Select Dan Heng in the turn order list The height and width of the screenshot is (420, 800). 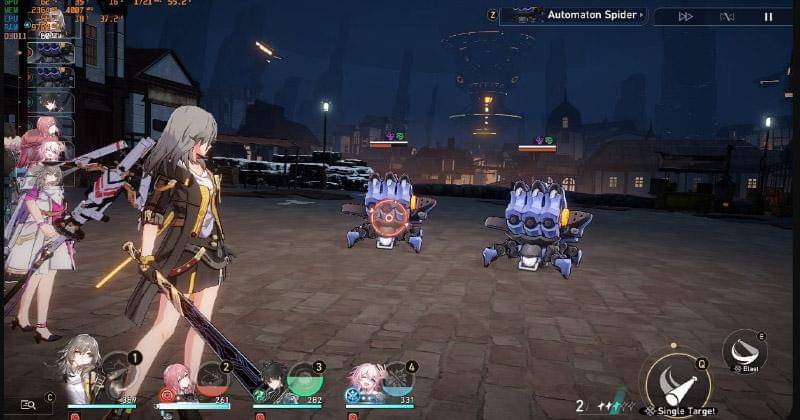coord(50,102)
